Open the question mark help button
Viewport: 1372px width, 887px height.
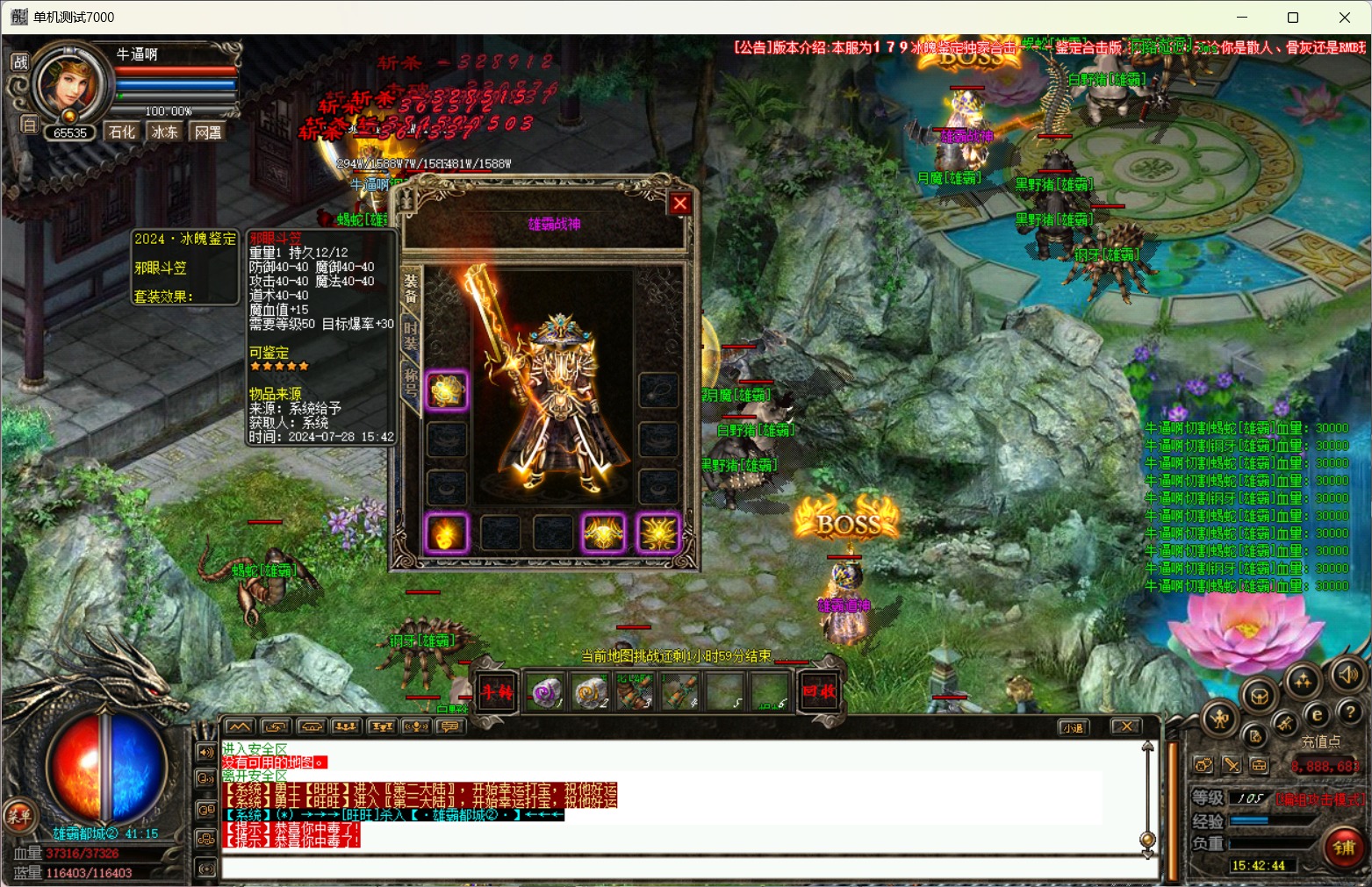1350,713
